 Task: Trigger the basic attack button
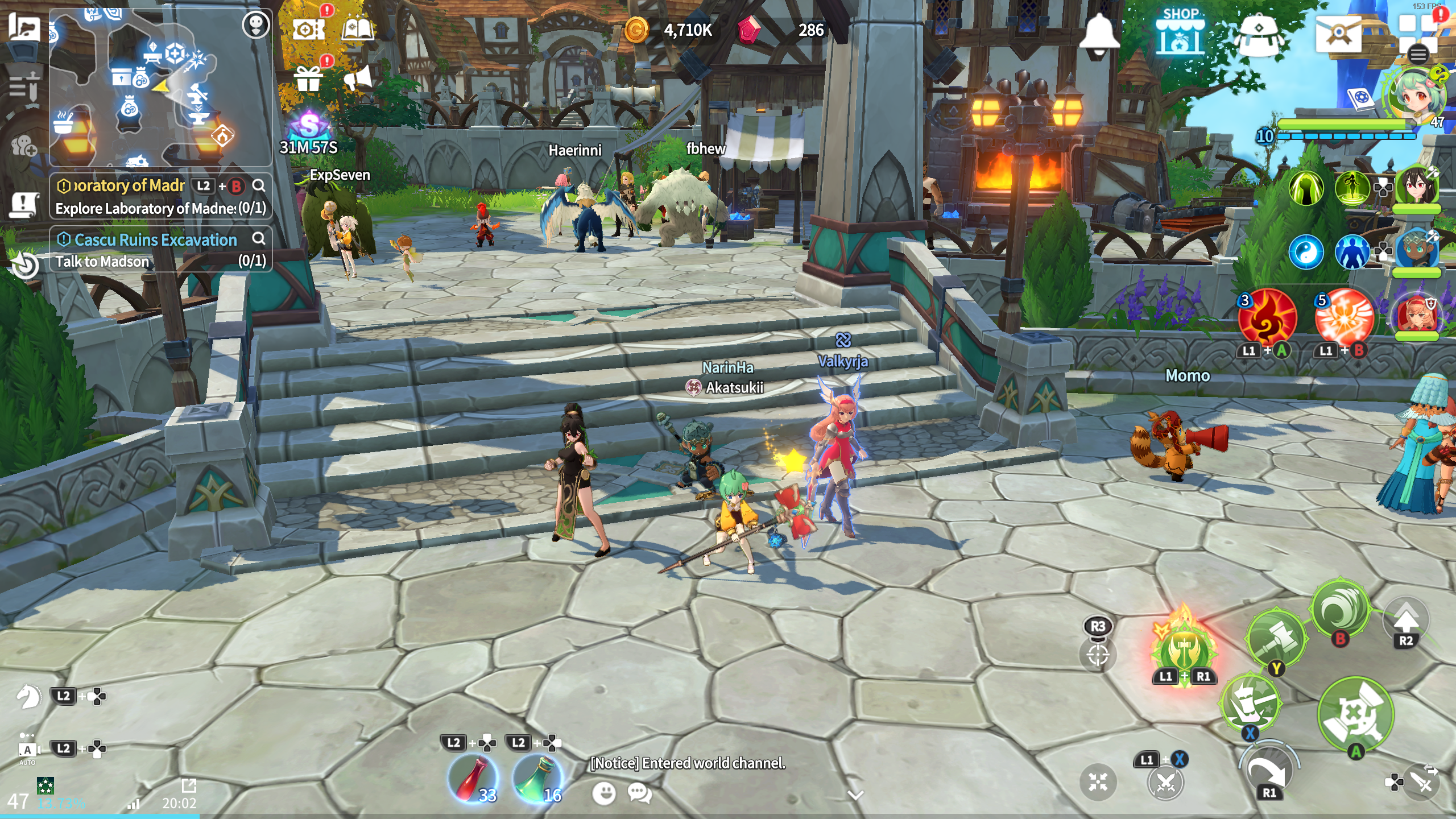[x=1355, y=714]
